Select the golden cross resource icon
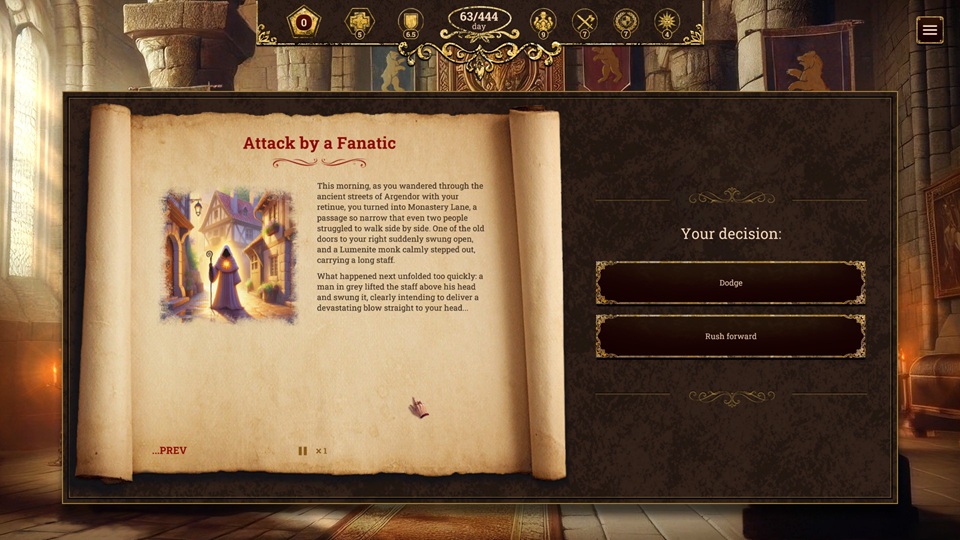The image size is (960, 540). pyautogui.click(x=359, y=21)
